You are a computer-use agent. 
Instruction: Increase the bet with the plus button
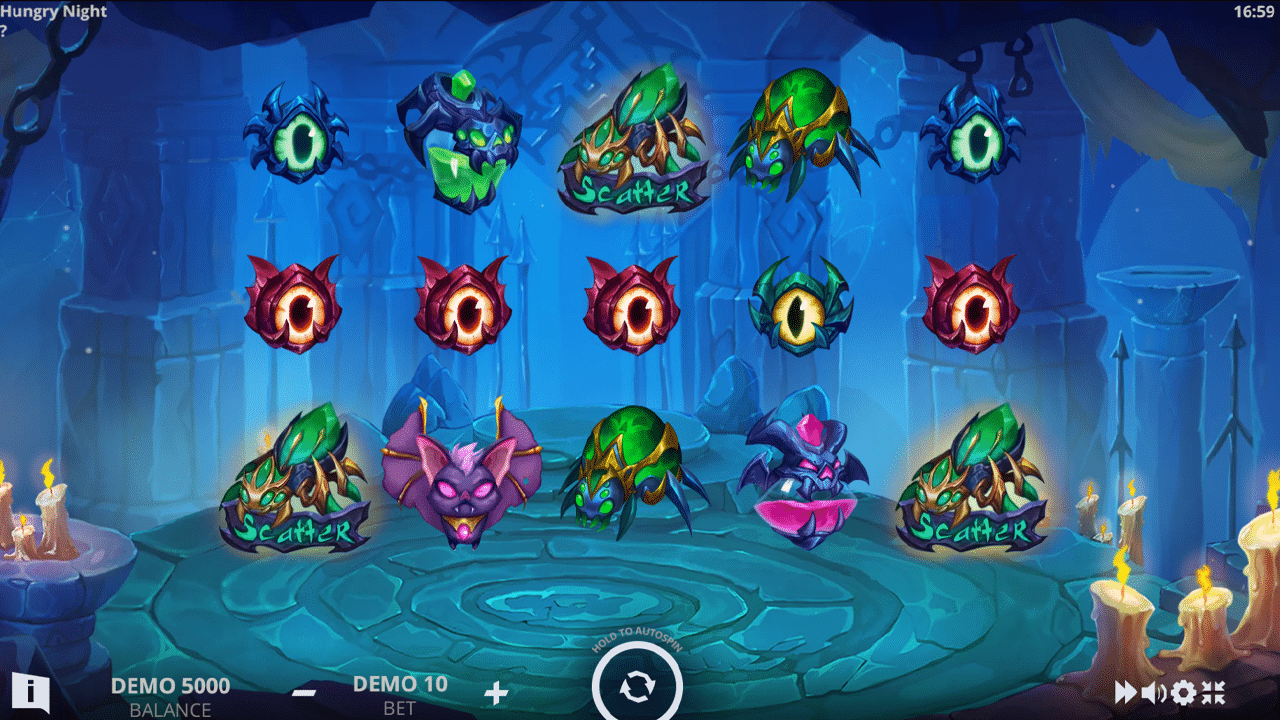click(495, 692)
